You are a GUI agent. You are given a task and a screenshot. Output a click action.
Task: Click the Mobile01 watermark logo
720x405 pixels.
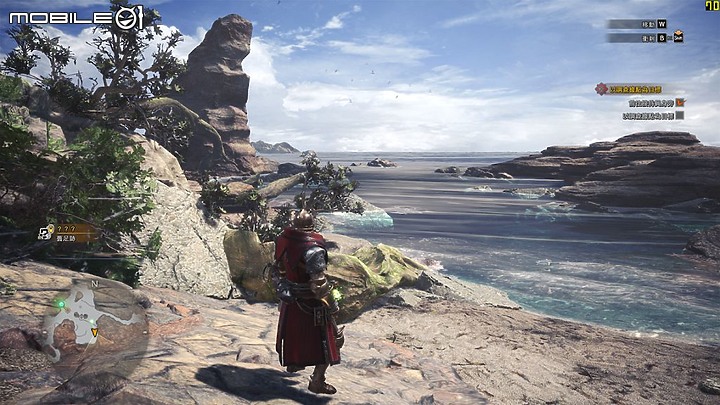(77, 17)
